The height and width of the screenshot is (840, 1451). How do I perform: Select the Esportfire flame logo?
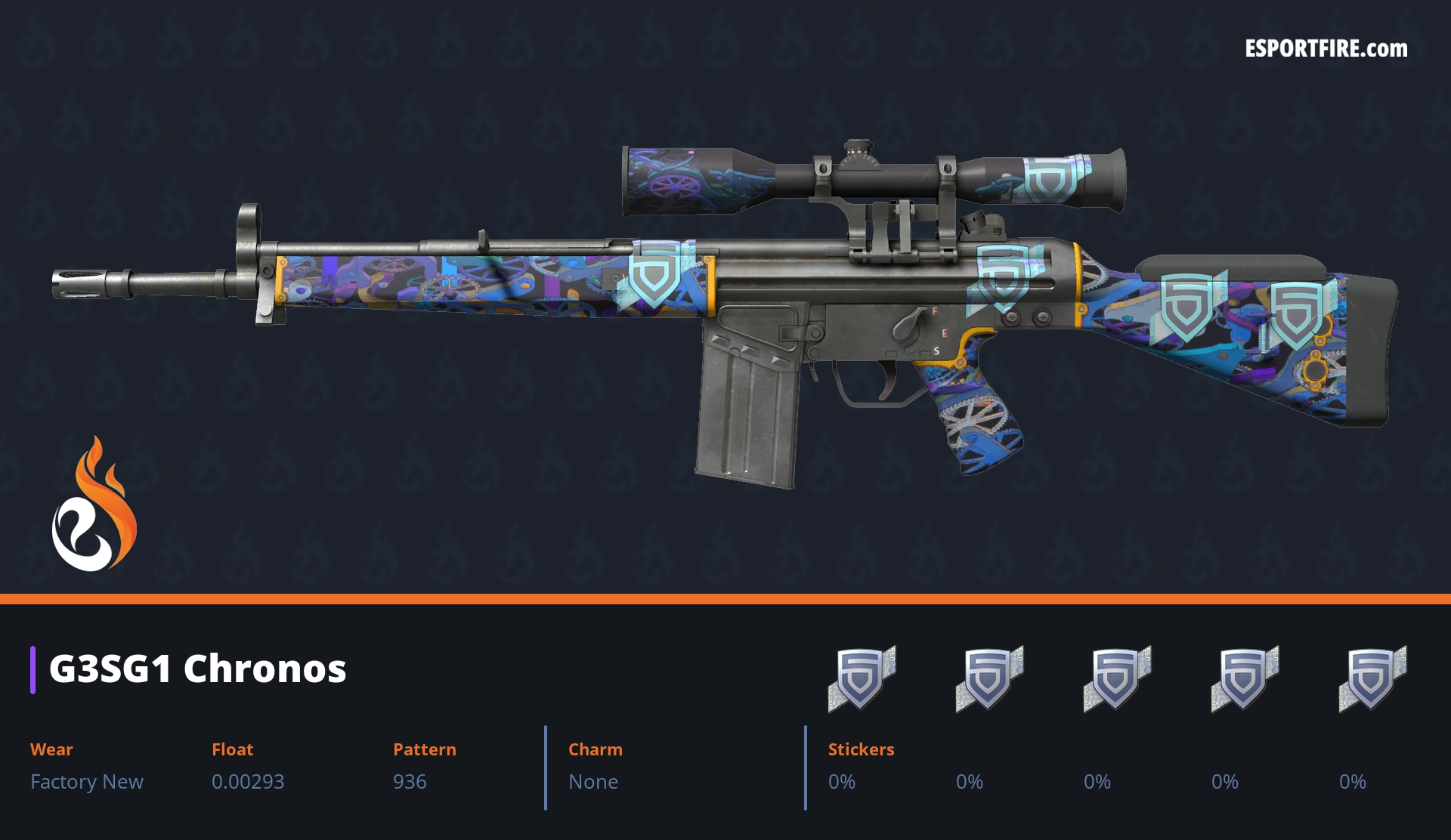coord(94,505)
